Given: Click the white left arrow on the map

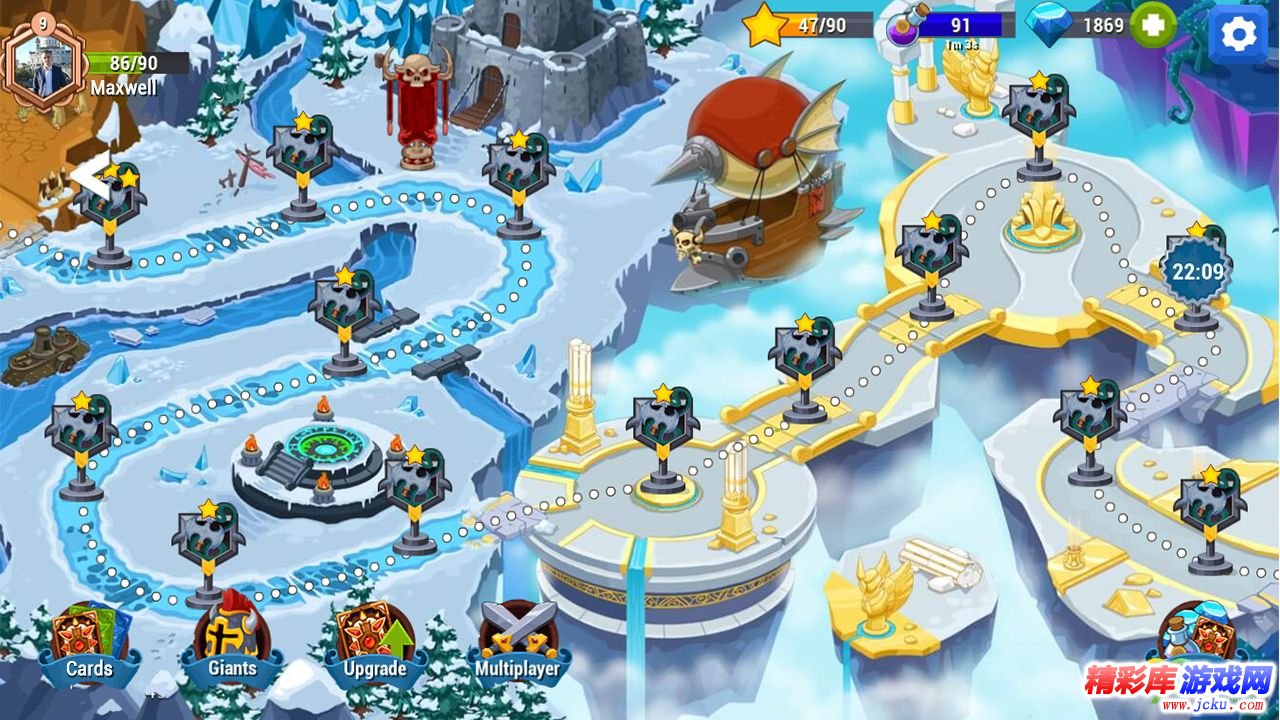Looking at the screenshot, I should click(x=85, y=176).
